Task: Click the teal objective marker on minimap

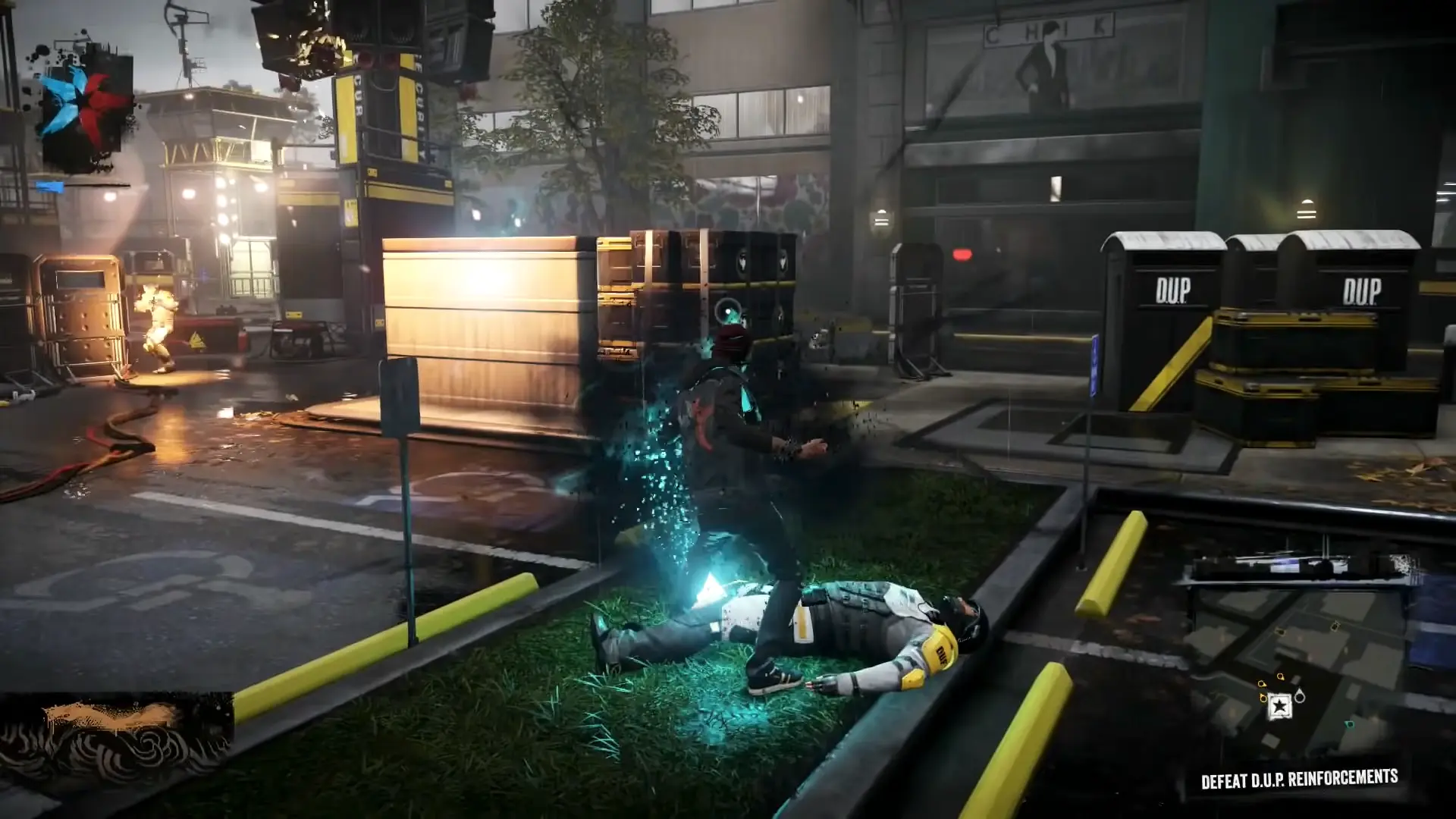Action: 1349,723
